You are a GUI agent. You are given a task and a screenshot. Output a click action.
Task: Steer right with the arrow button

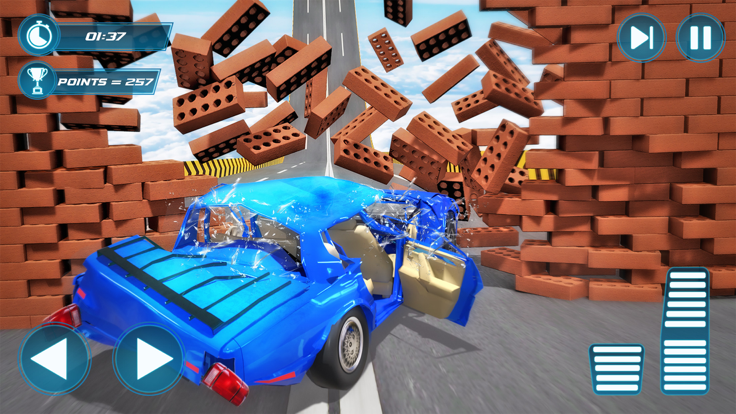click(x=149, y=359)
